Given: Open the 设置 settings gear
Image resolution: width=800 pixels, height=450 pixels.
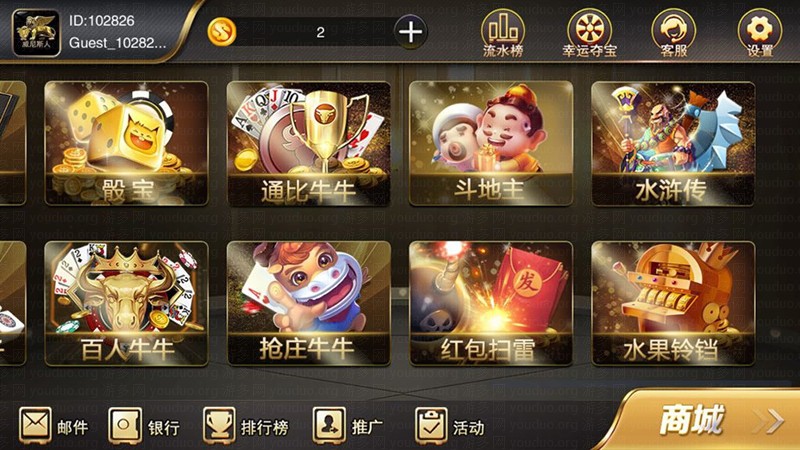Looking at the screenshot, I should click(x=759, y=31).
